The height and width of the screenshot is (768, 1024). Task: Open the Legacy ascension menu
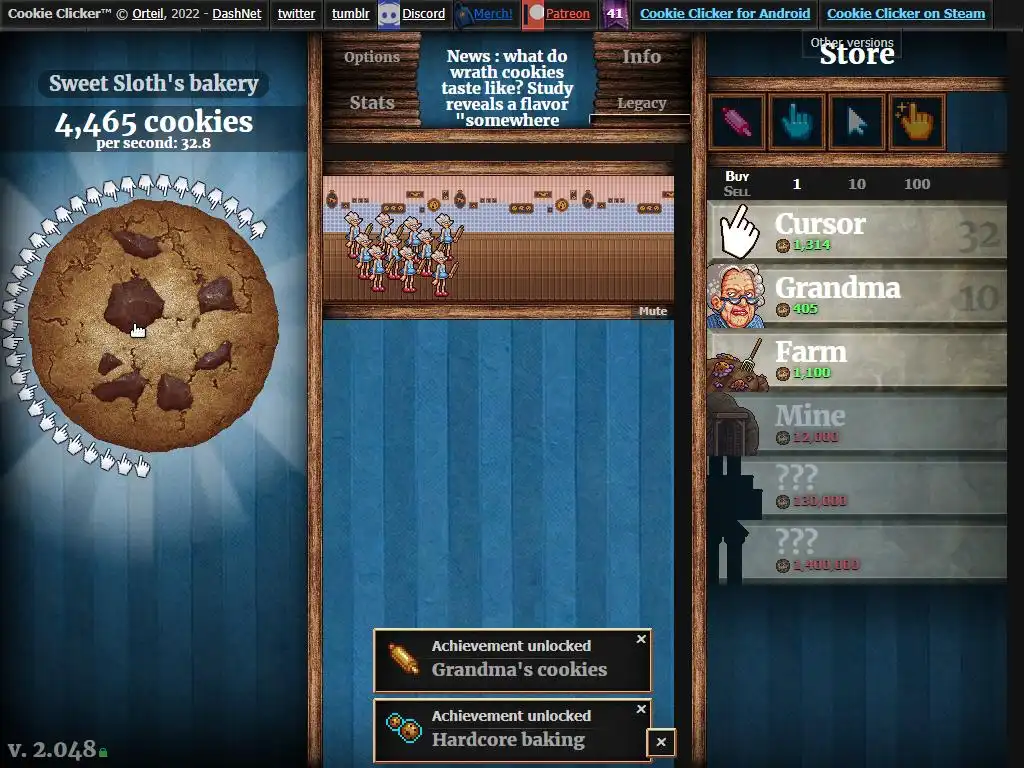pos(641,103)
